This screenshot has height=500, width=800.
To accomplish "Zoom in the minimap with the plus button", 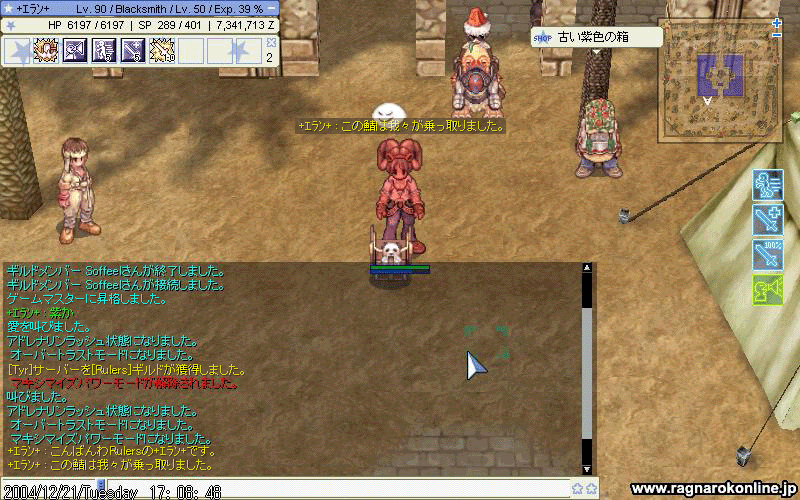I will (x=777, y=22).
